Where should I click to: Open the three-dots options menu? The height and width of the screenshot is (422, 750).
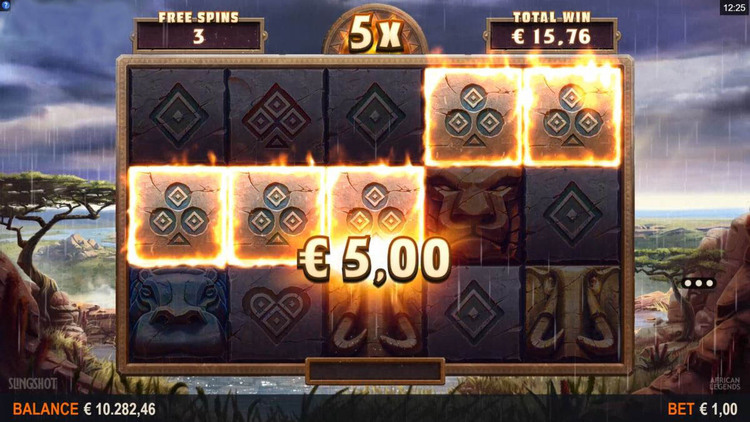pyautogui.click(x=699, y=283)
